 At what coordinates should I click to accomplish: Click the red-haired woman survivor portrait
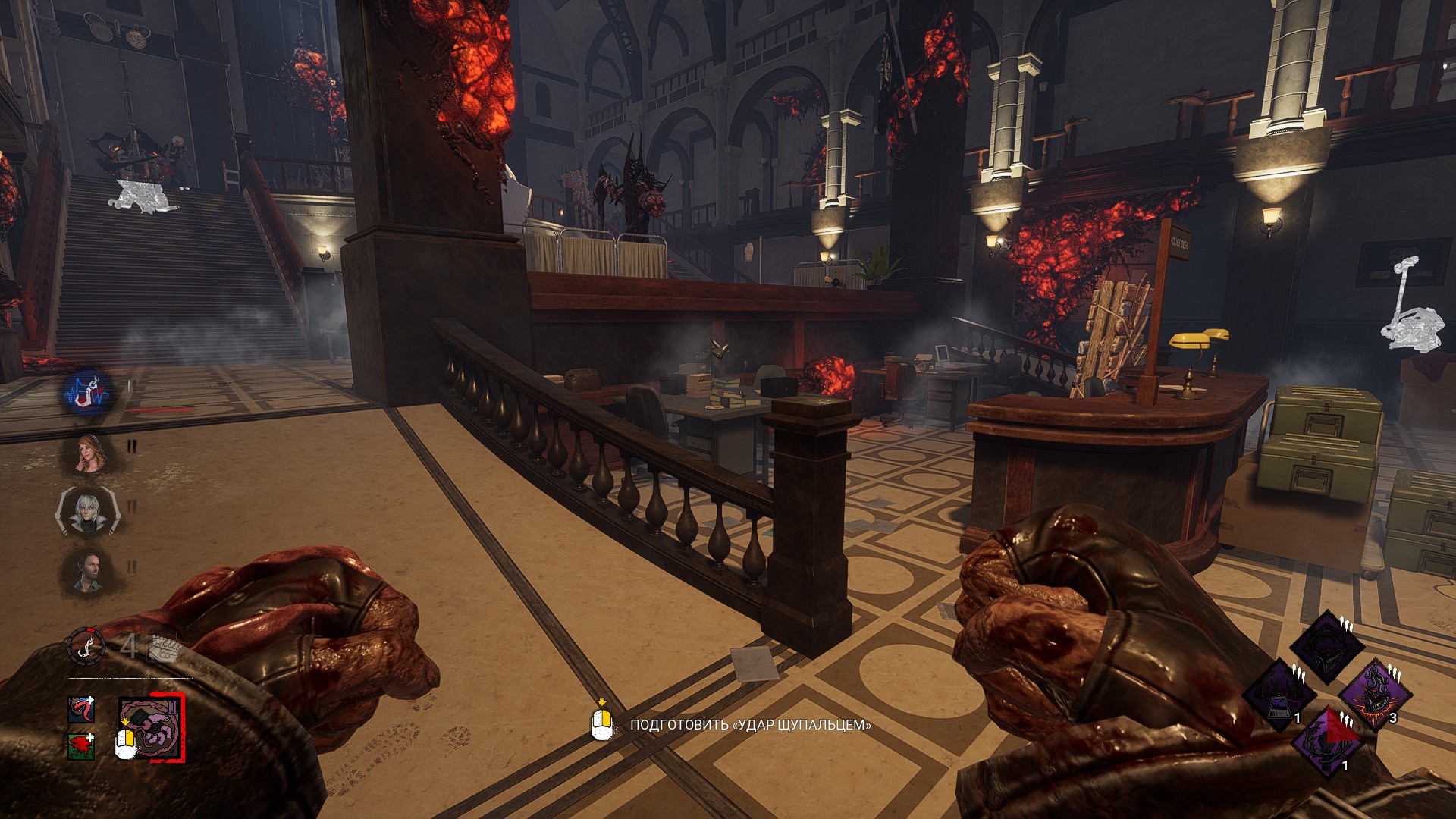[89, 453]
